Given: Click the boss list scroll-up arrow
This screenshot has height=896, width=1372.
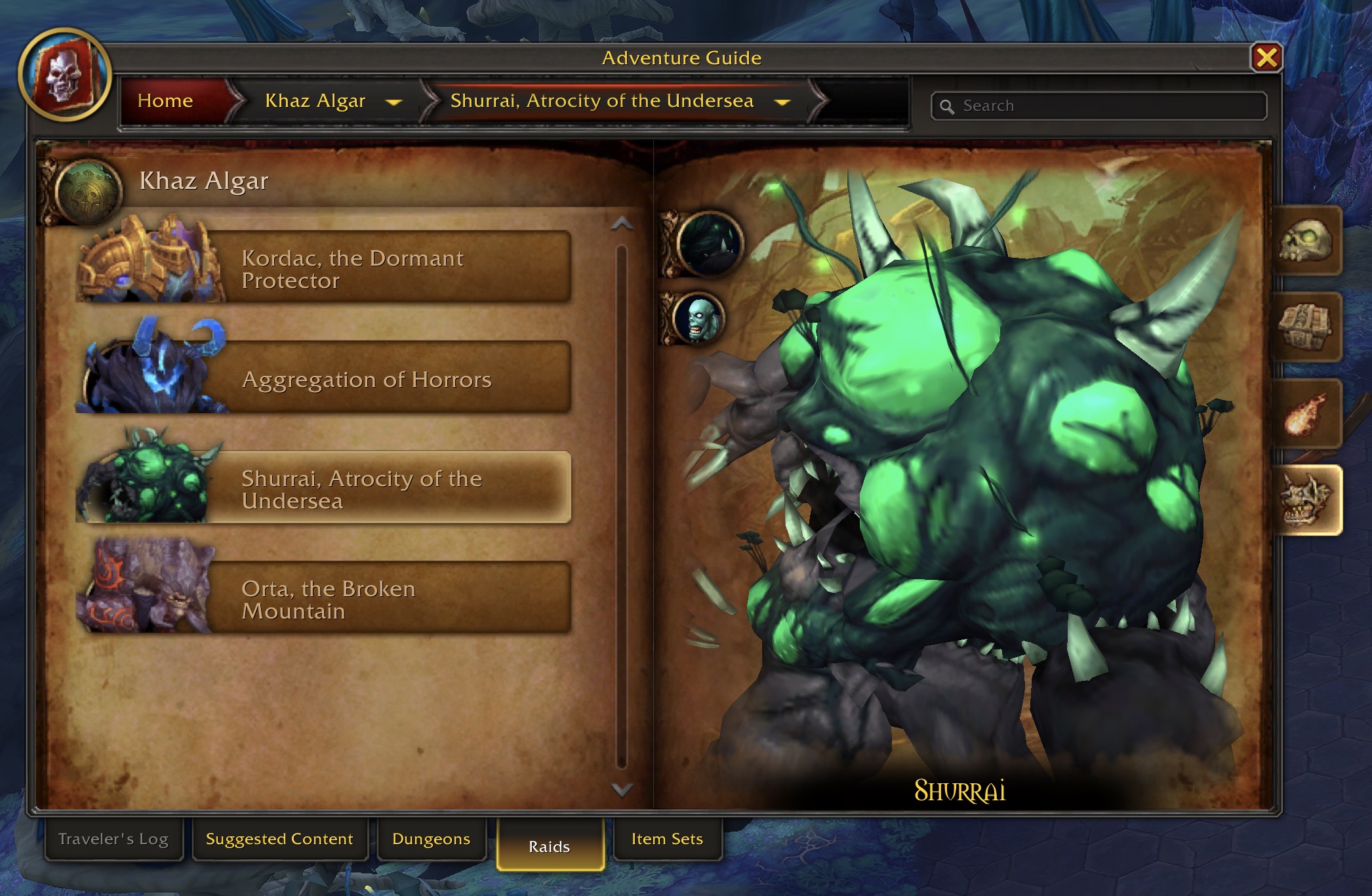Looking at the screenshot, I should [x=622, y=224].
